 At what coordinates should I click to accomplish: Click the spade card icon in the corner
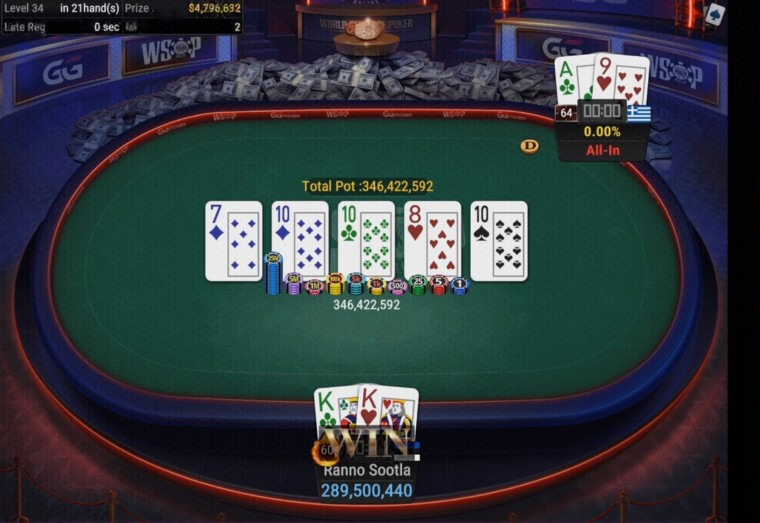714,14
